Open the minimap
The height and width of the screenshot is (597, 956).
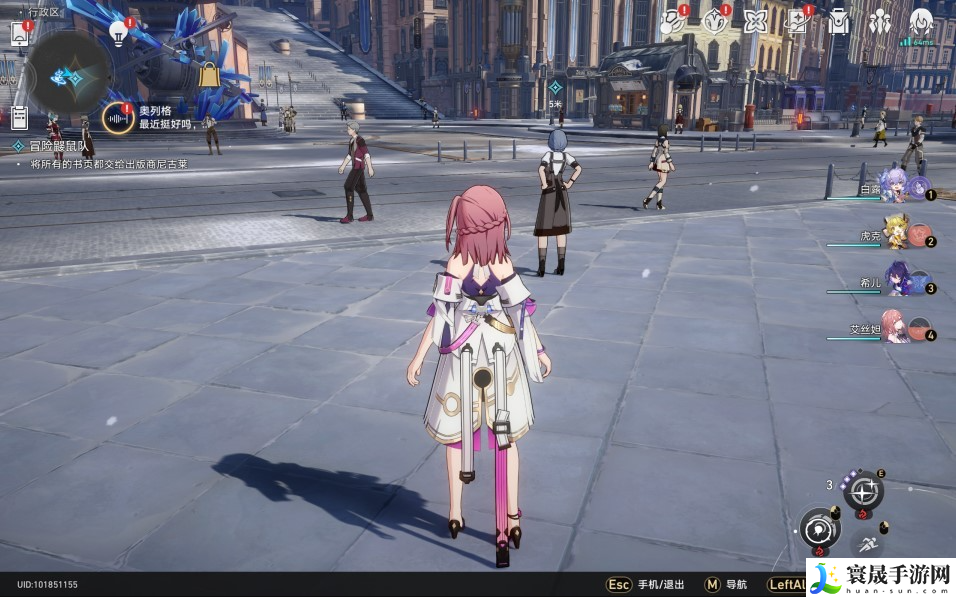coord(69,75)
